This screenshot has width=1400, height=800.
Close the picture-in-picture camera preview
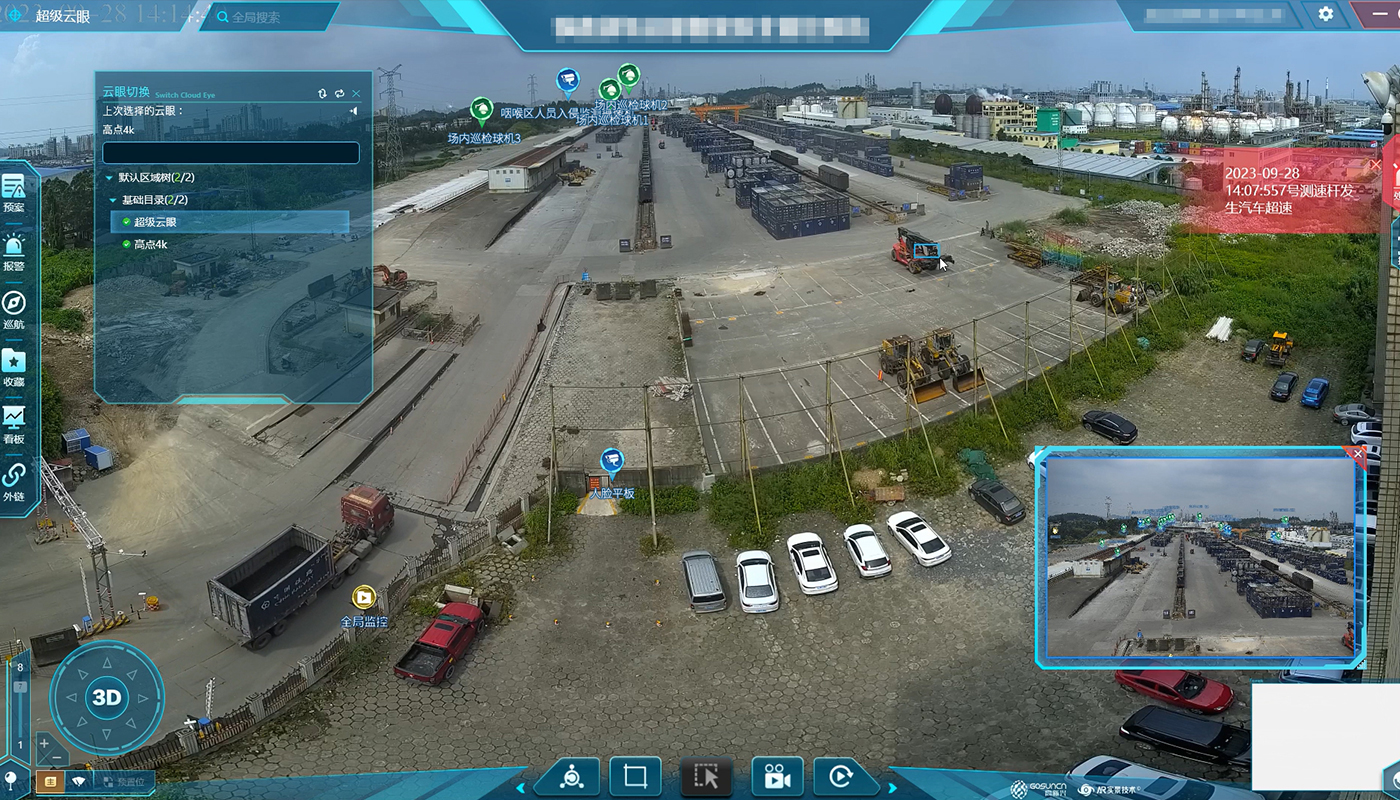coord(1357,454)
